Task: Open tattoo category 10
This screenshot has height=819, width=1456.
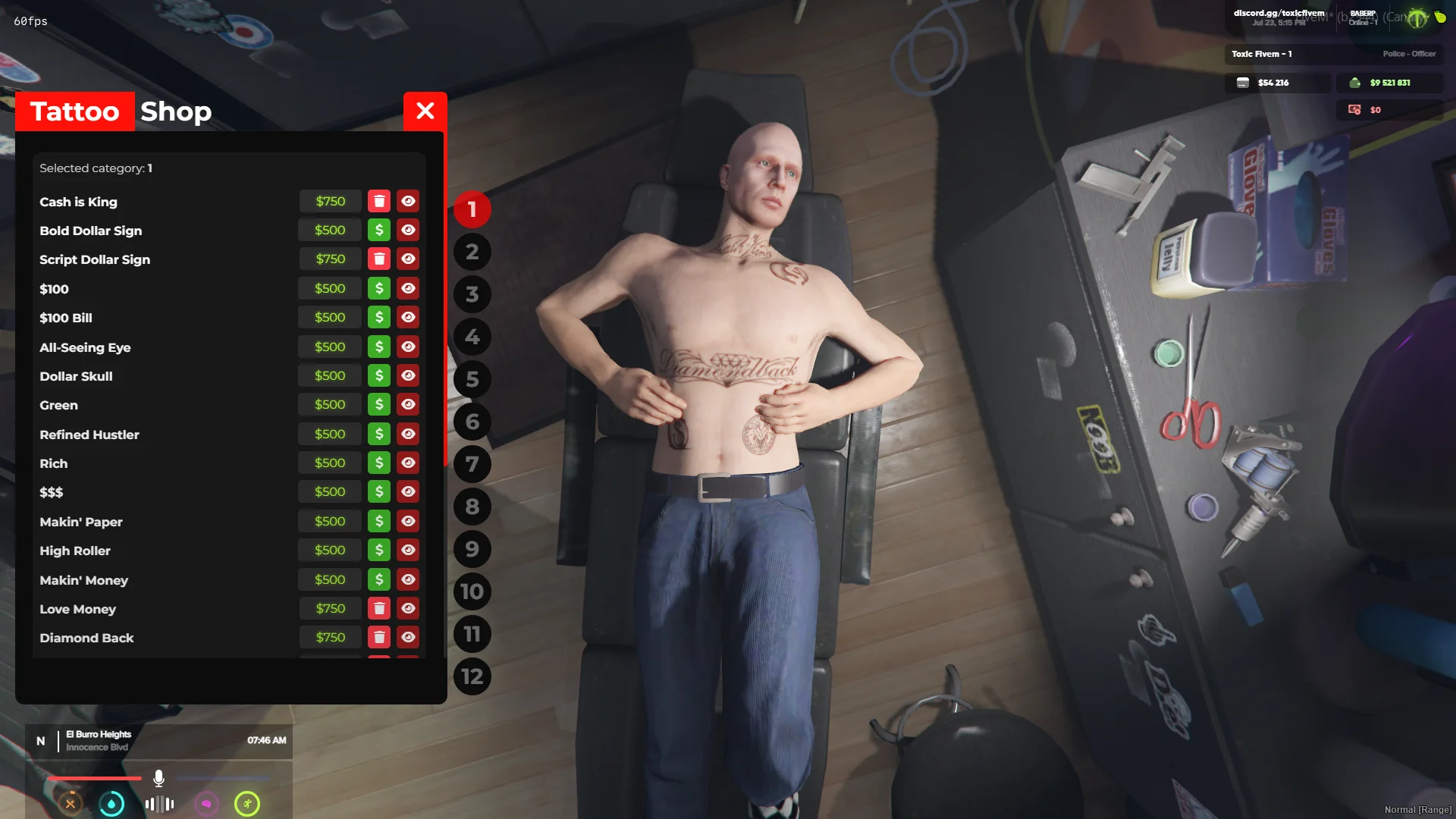Action: [x=472, y=591]
